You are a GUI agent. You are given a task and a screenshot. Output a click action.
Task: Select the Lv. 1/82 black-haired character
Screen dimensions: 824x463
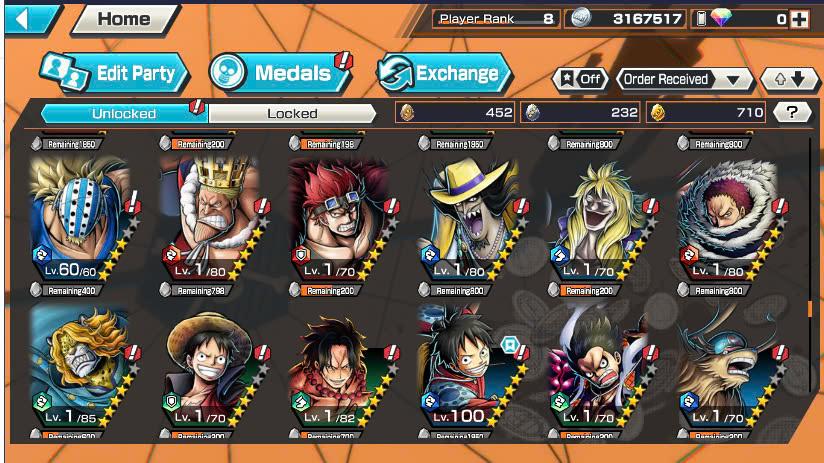pyautogui.click(x=342, y=368)
